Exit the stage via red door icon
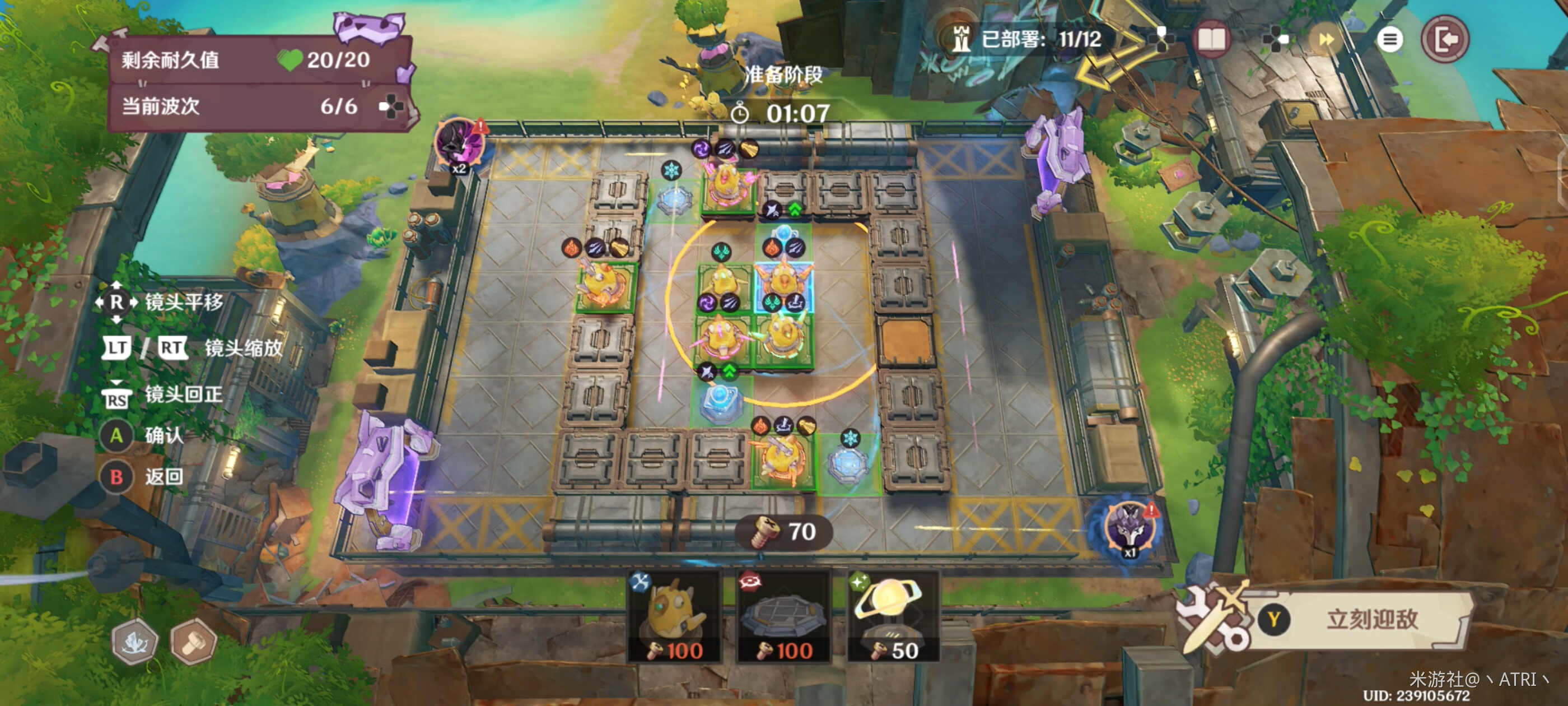 [1445, 40]
